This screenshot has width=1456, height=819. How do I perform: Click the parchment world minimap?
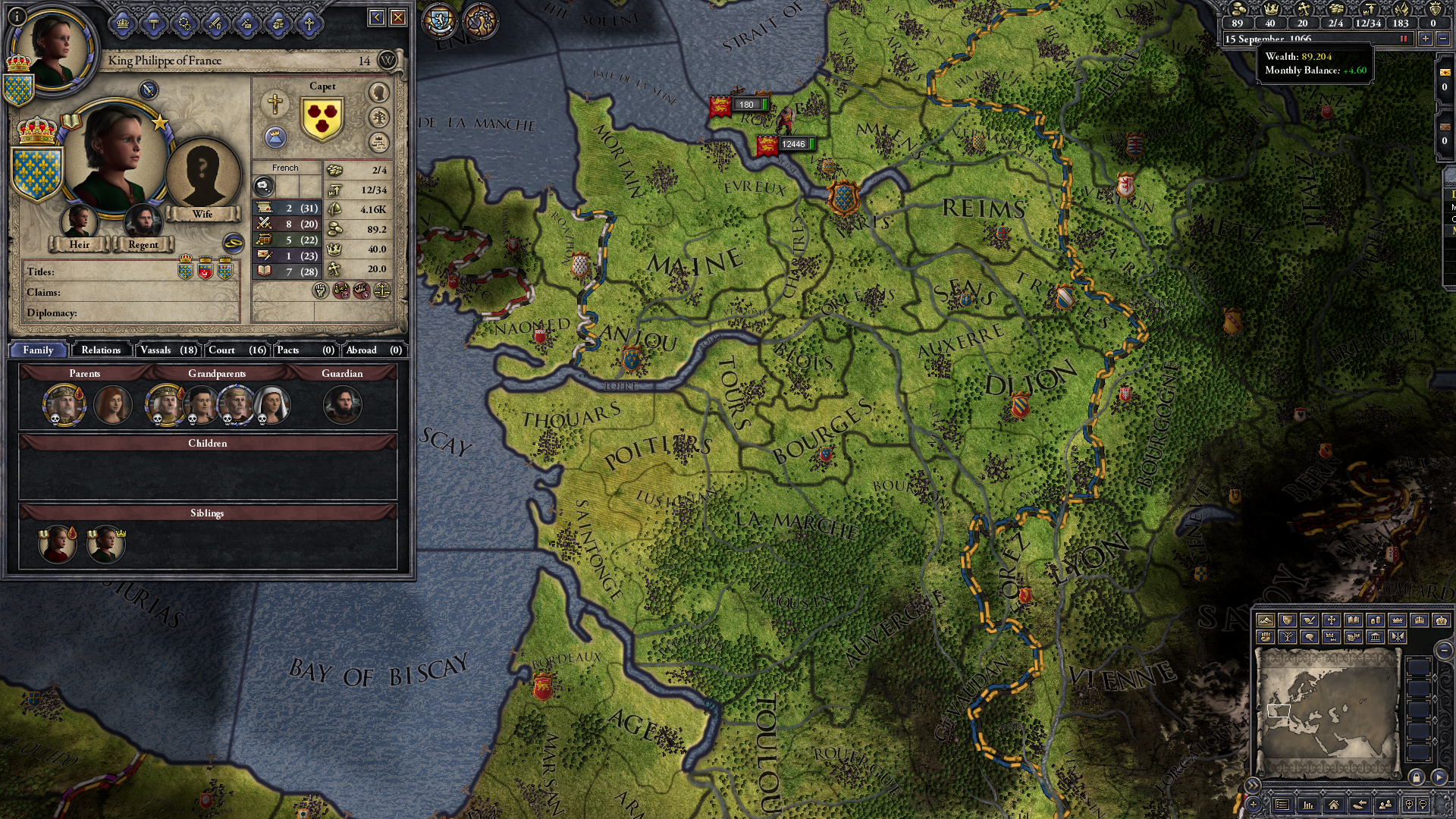[1327, 711]
